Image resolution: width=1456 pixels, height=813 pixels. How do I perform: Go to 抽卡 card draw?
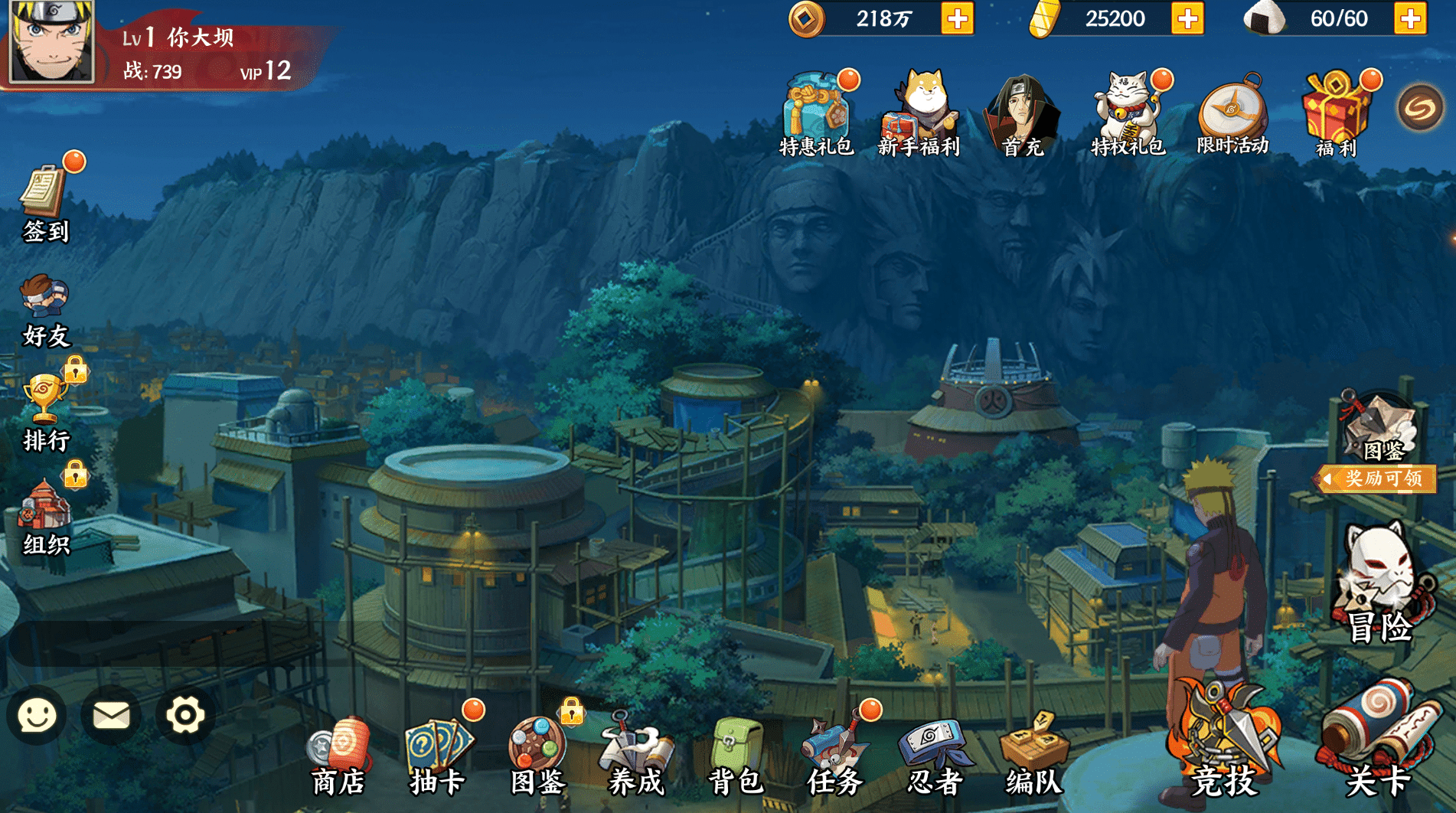[438, 754]
